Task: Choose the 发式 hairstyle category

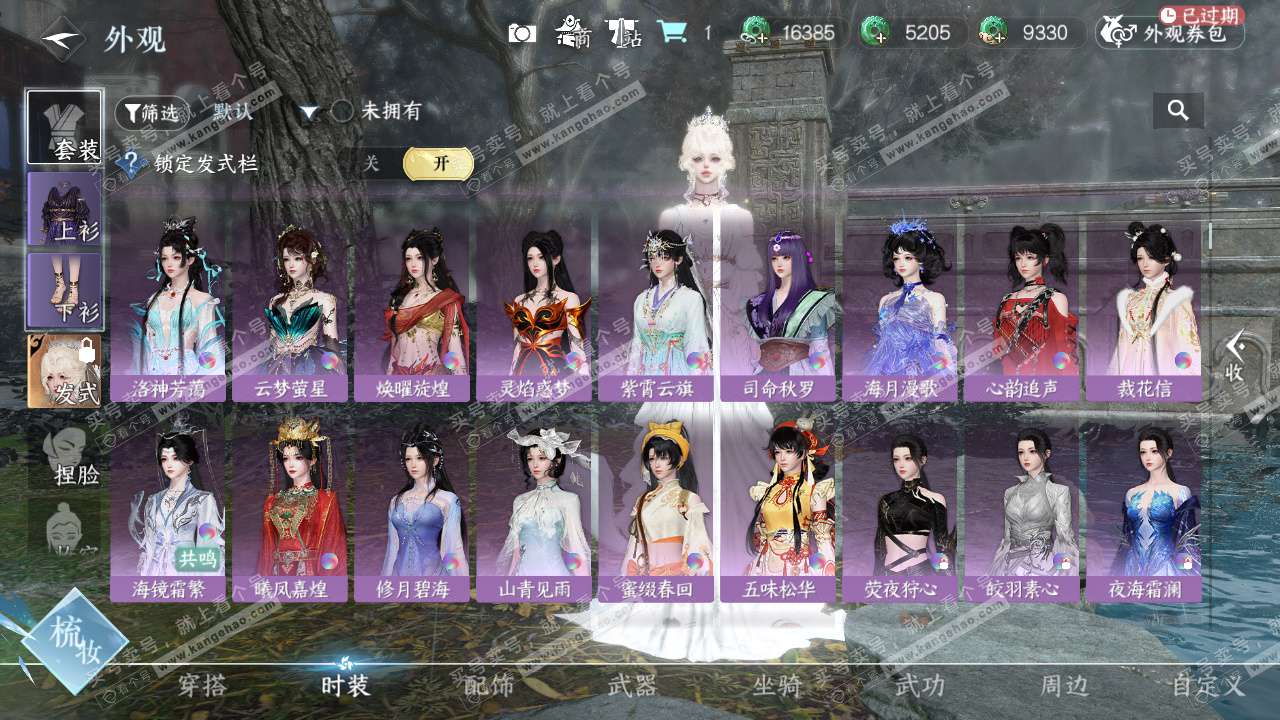Action: click(65, 371)
